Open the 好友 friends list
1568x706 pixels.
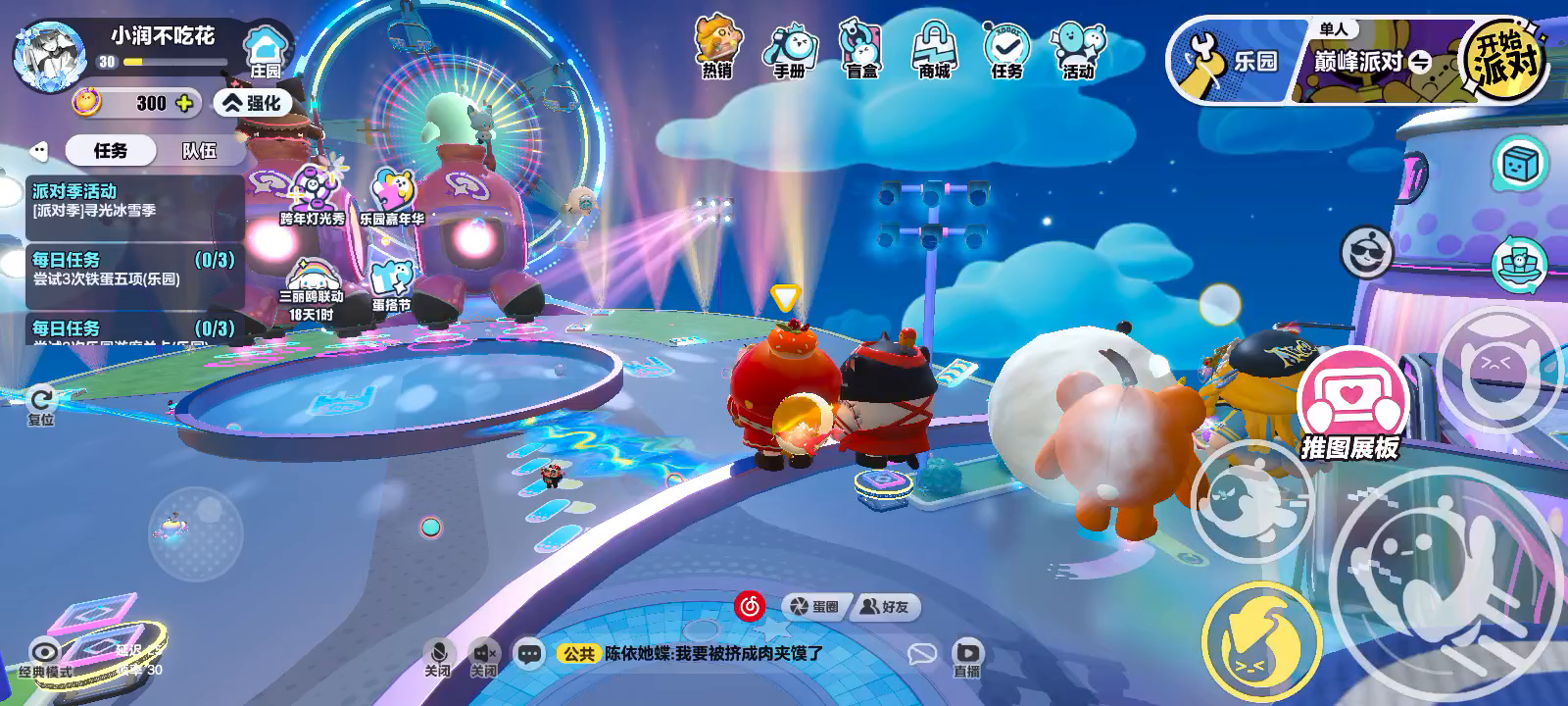(884, 607)
